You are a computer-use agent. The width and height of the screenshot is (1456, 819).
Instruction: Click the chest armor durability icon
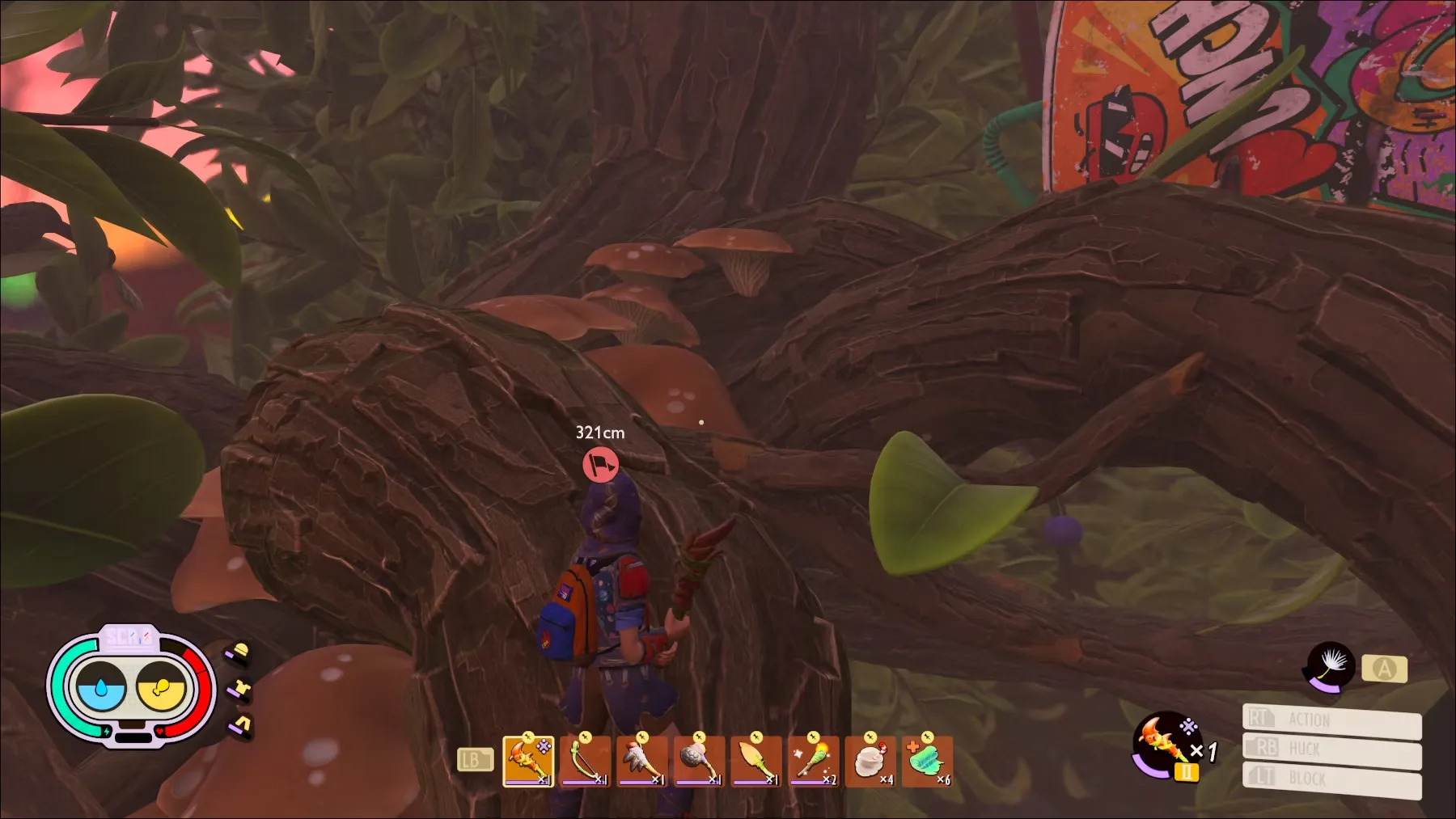coord(241,689)
